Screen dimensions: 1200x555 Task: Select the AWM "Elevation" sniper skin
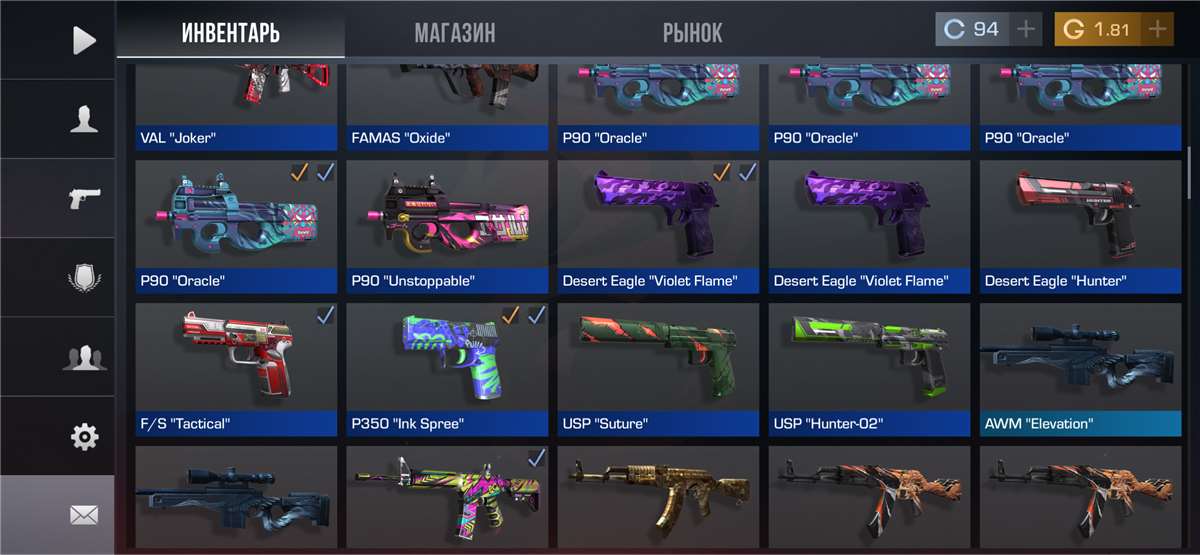1075,368
